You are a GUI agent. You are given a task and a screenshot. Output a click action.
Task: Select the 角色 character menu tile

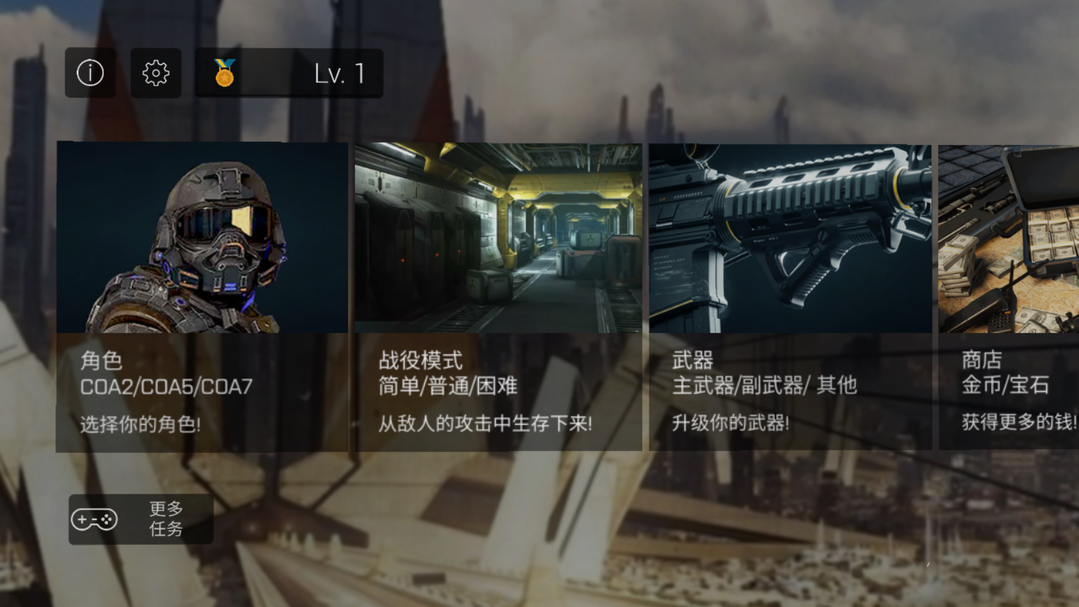tap(202, 296)
